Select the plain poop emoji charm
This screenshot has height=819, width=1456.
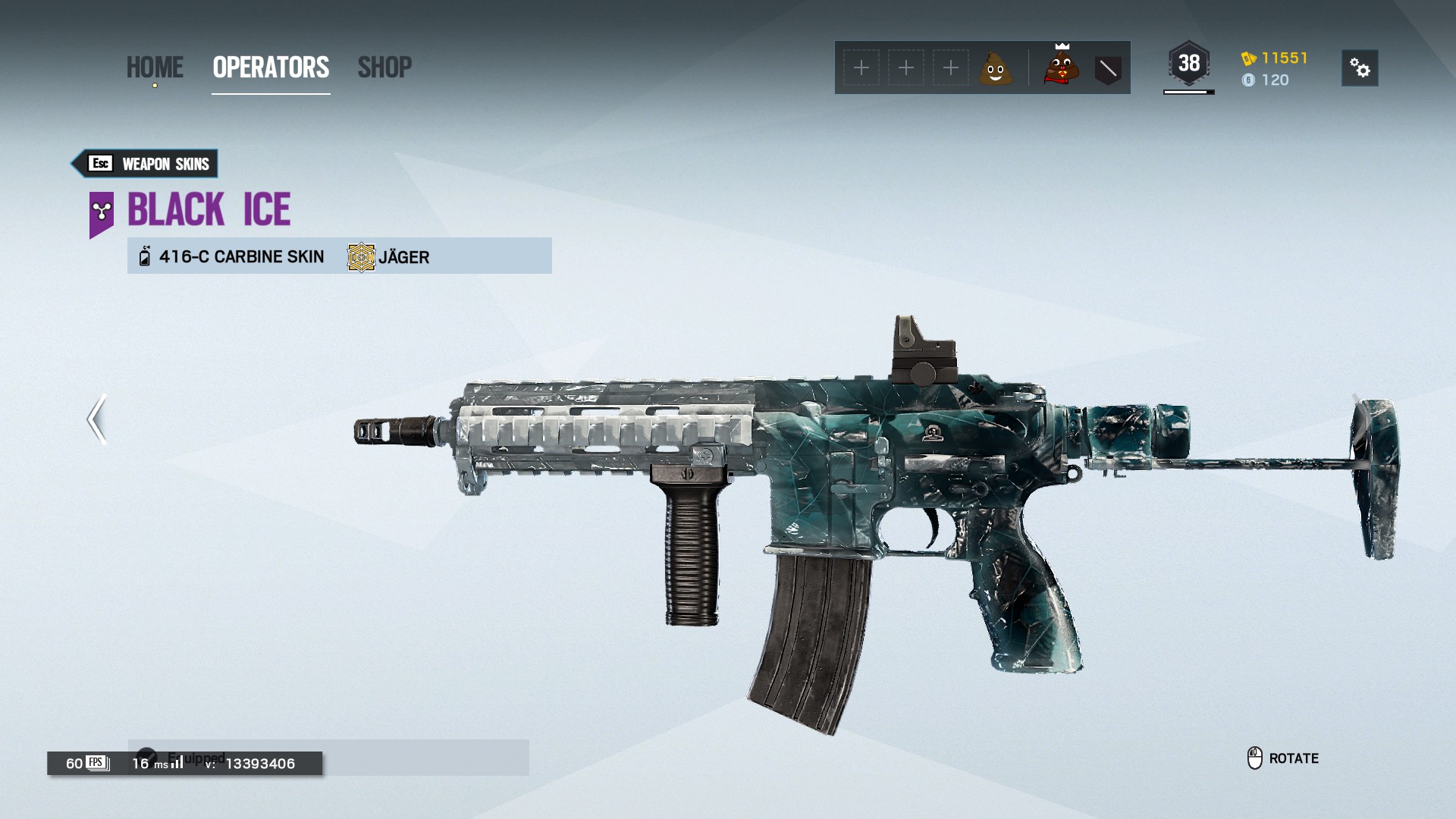coord(996,67)
